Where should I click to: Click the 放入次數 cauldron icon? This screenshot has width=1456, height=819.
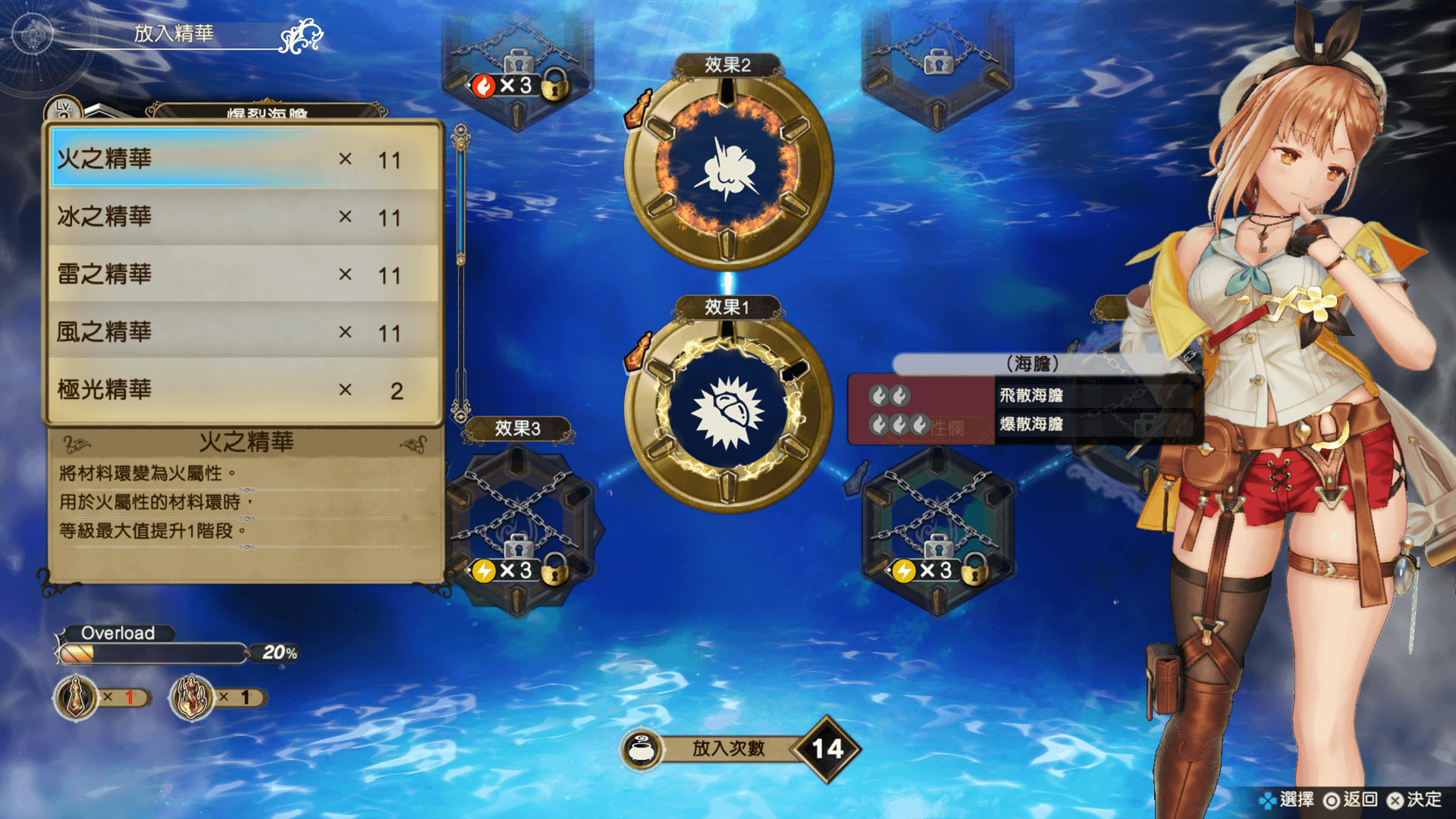[642, 750]
